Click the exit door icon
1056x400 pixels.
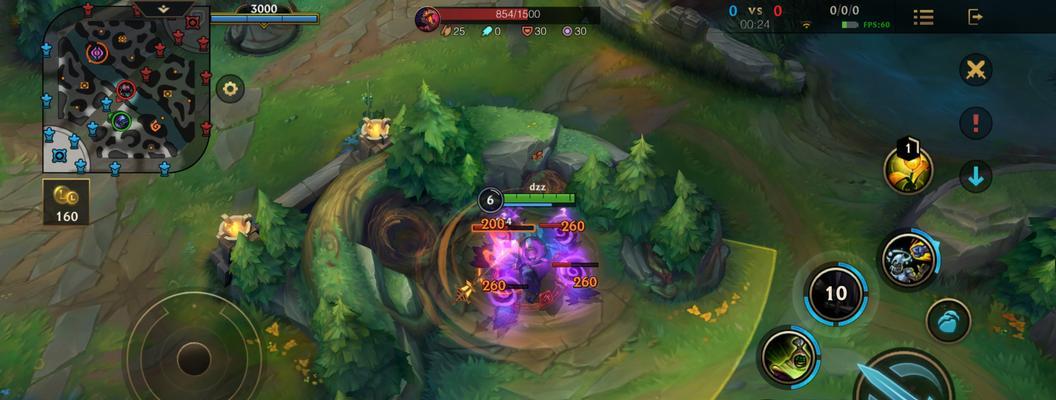[x=975, y=17]
